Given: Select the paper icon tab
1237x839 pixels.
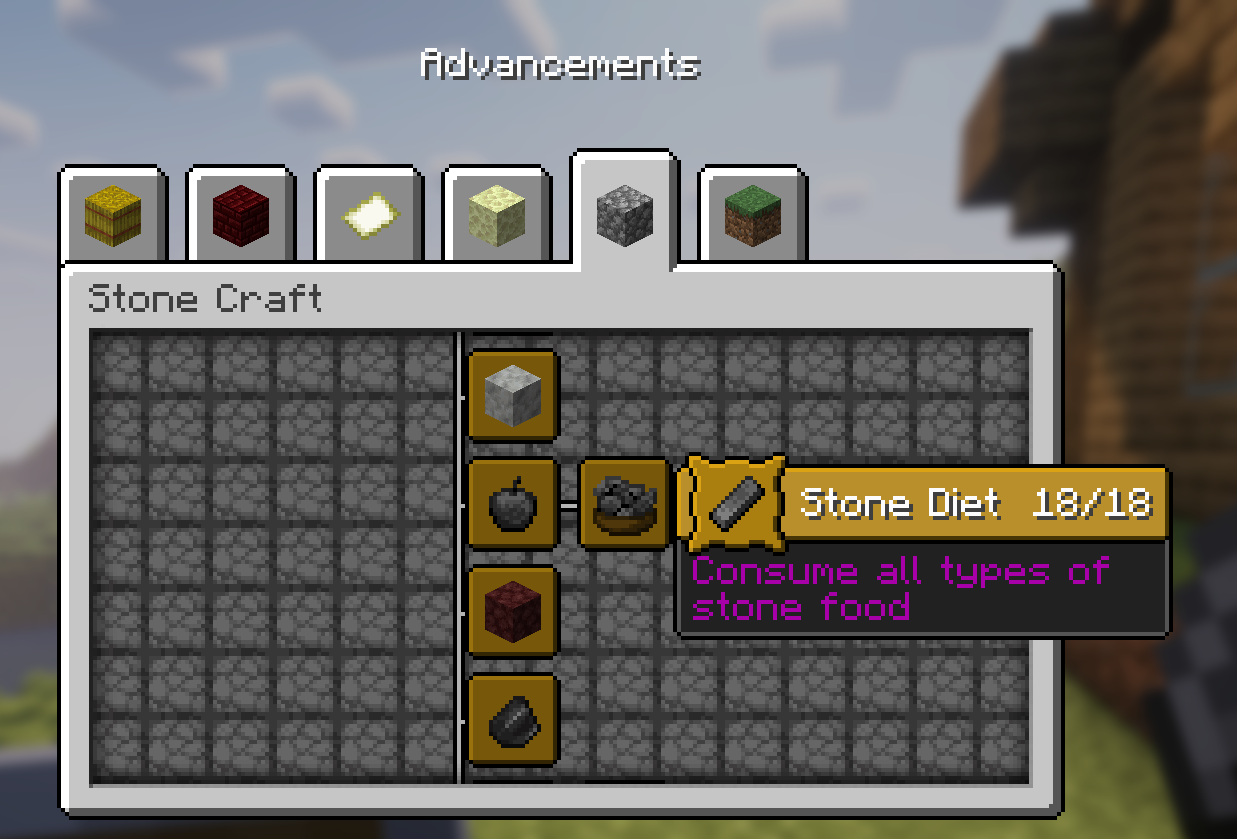Looking at the screenshot, I should click(369, 215).
